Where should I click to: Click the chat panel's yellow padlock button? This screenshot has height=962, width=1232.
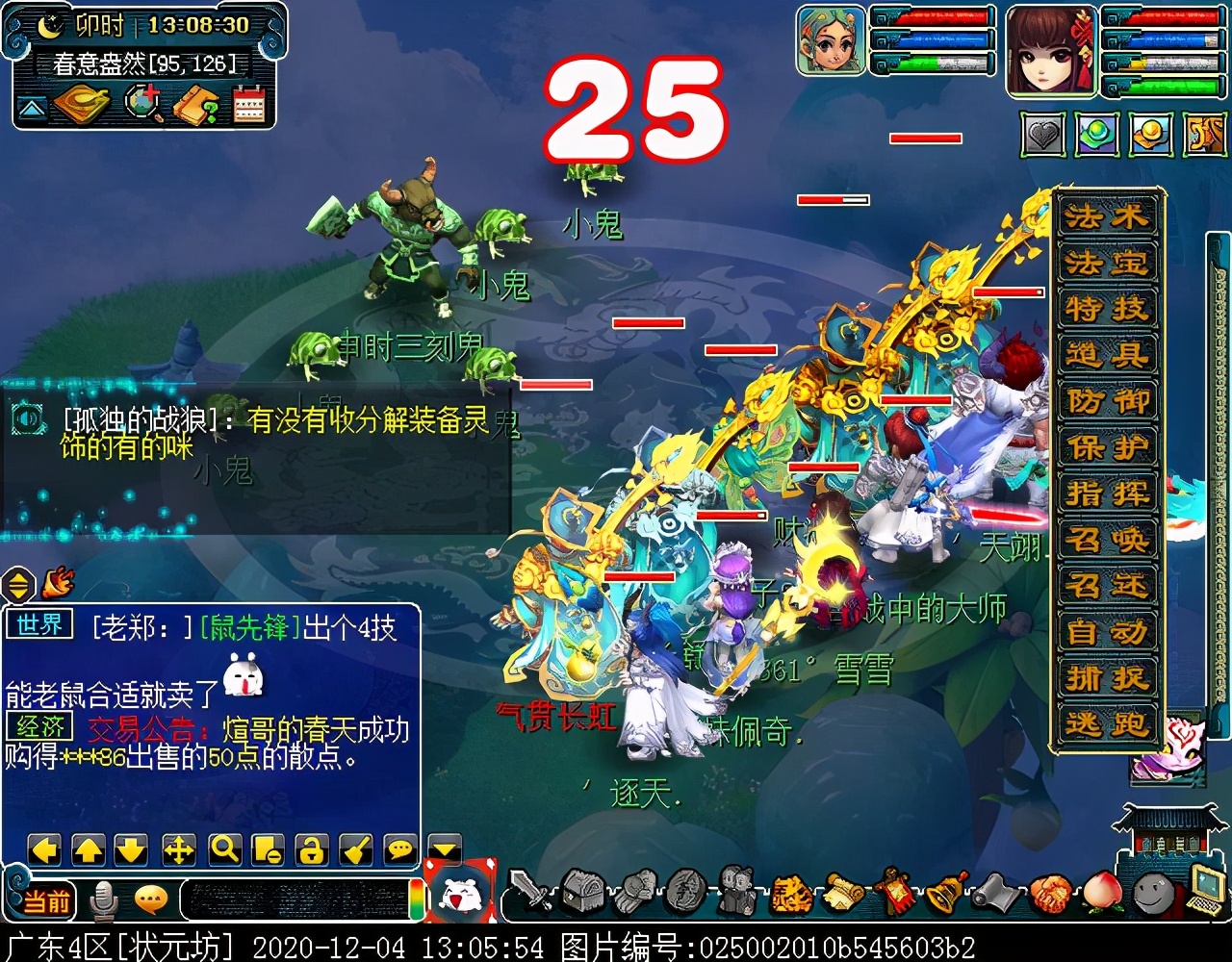[311, 849]
